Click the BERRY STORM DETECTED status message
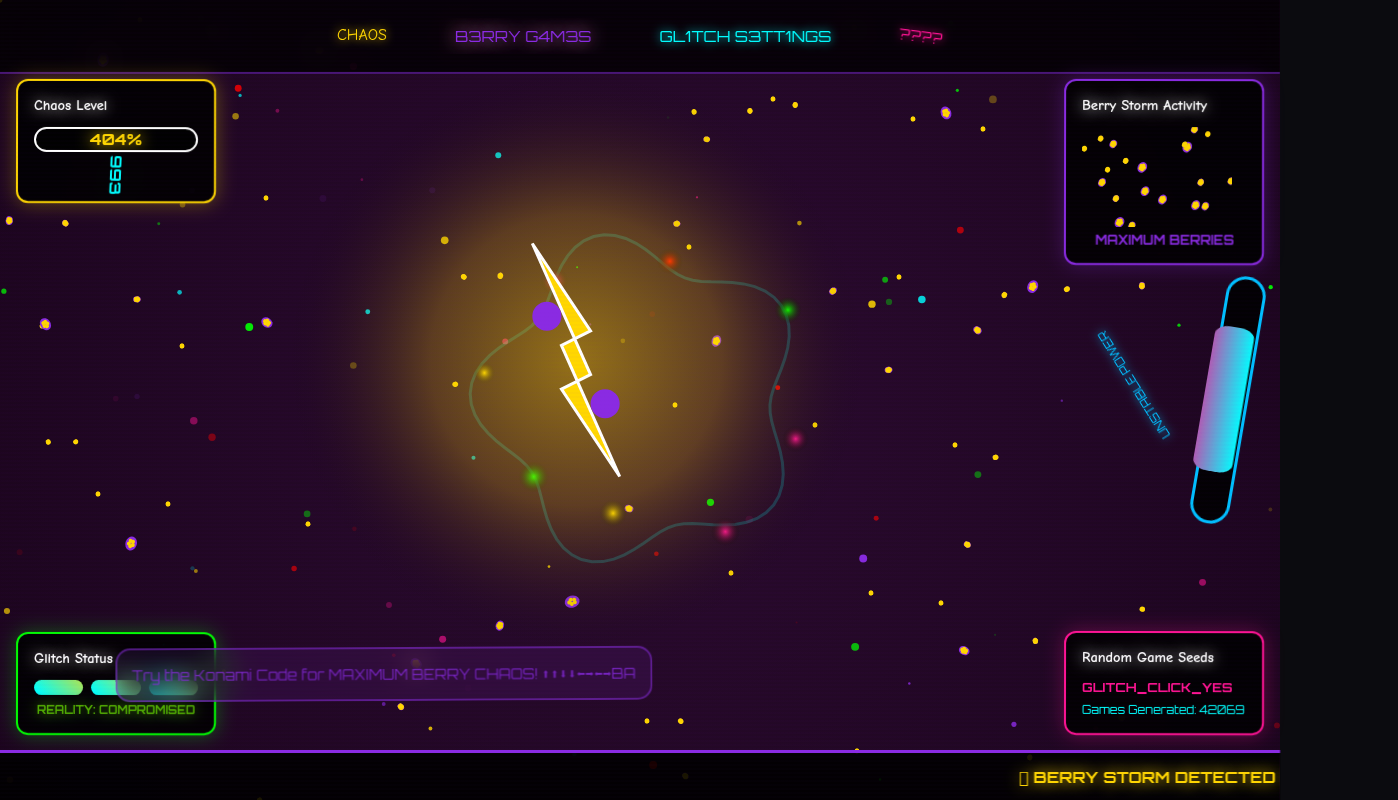This screenshot has width=1398, height=800. pos(1148,777)
